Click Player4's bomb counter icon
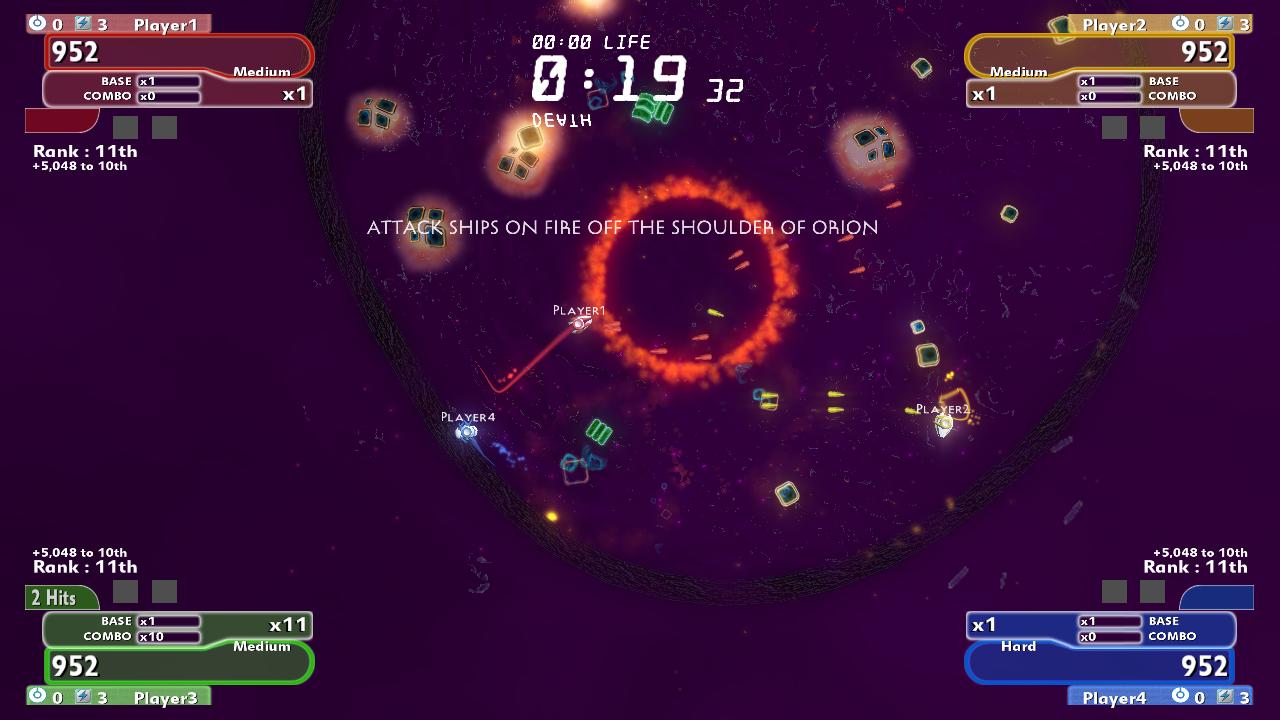The image size is (1280, 720). click(x=1181, y=695)
